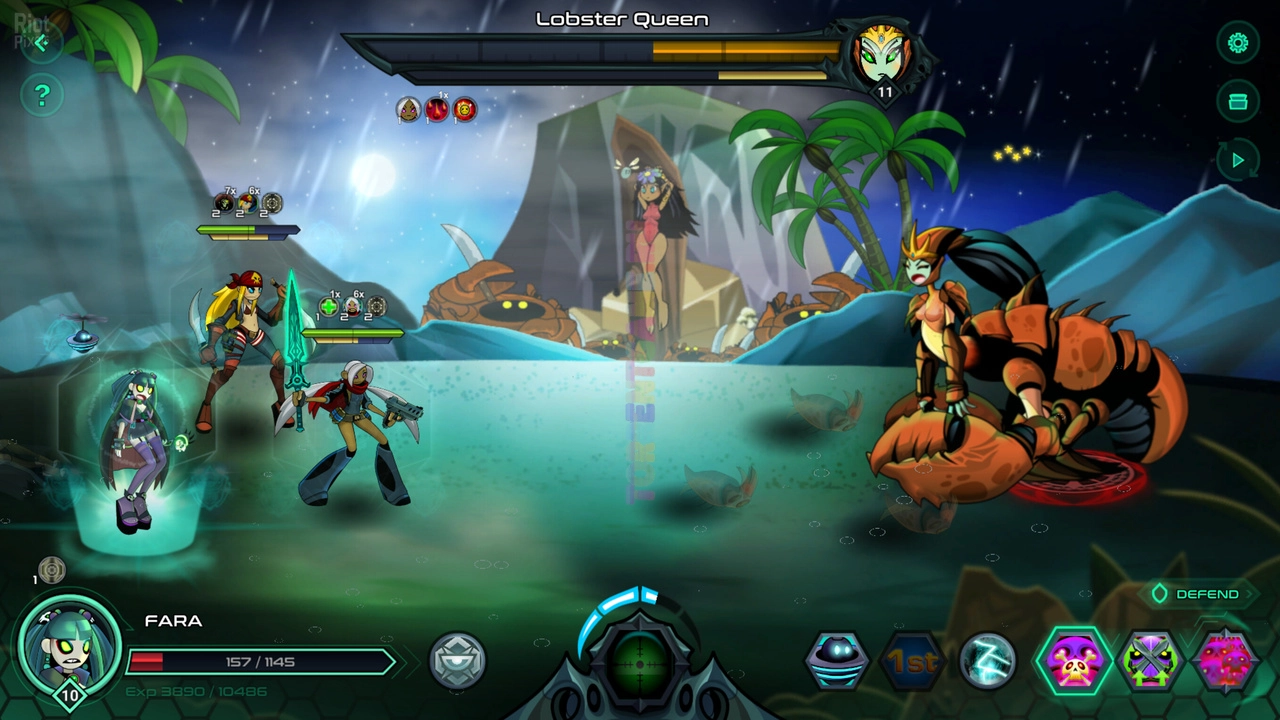Viewport: 1280px width, 720px height.
Task: Go back with the top-left arrow
Action: point(41,42)
